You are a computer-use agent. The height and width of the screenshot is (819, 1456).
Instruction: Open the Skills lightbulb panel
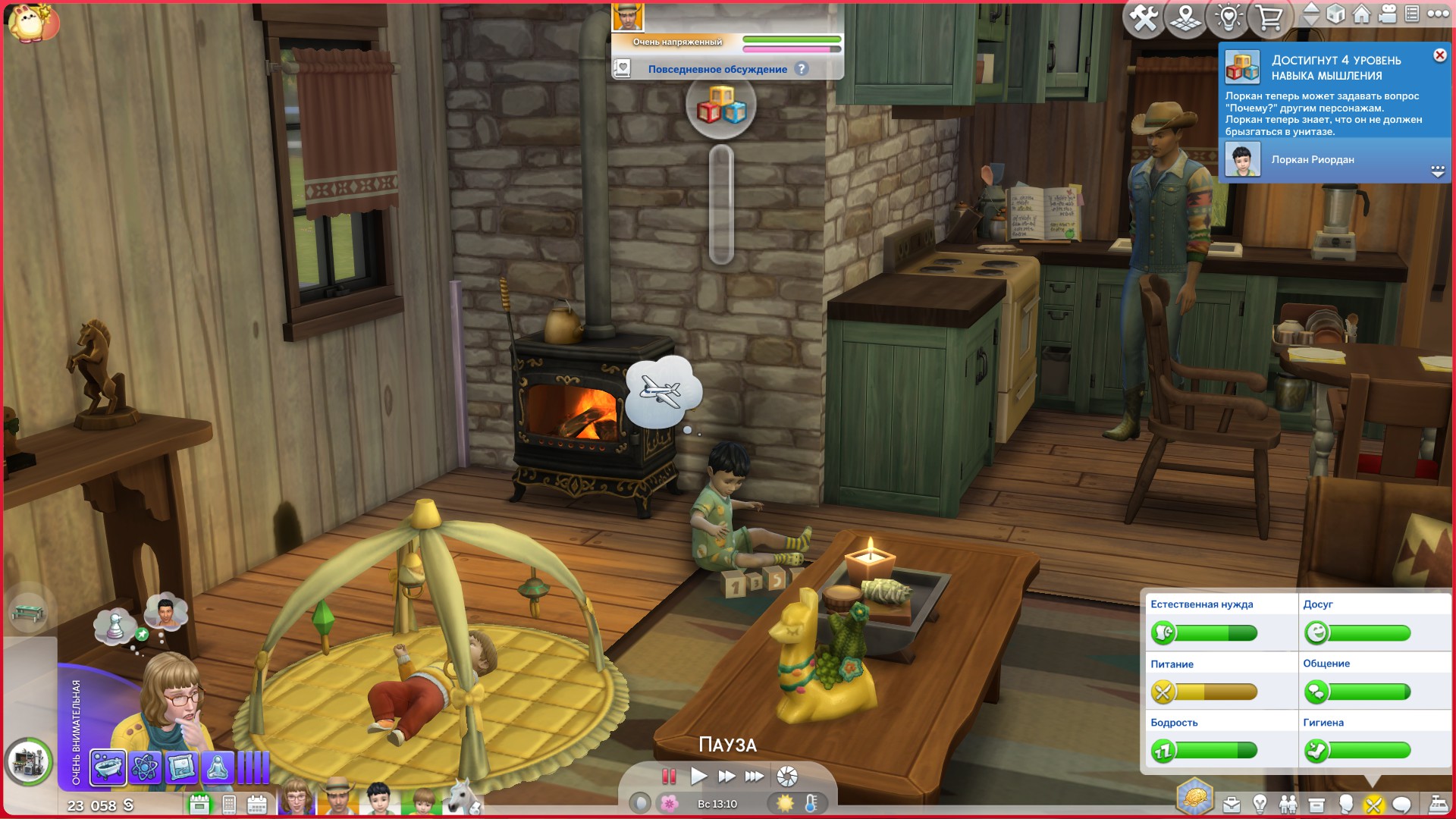click(1260, 804)
